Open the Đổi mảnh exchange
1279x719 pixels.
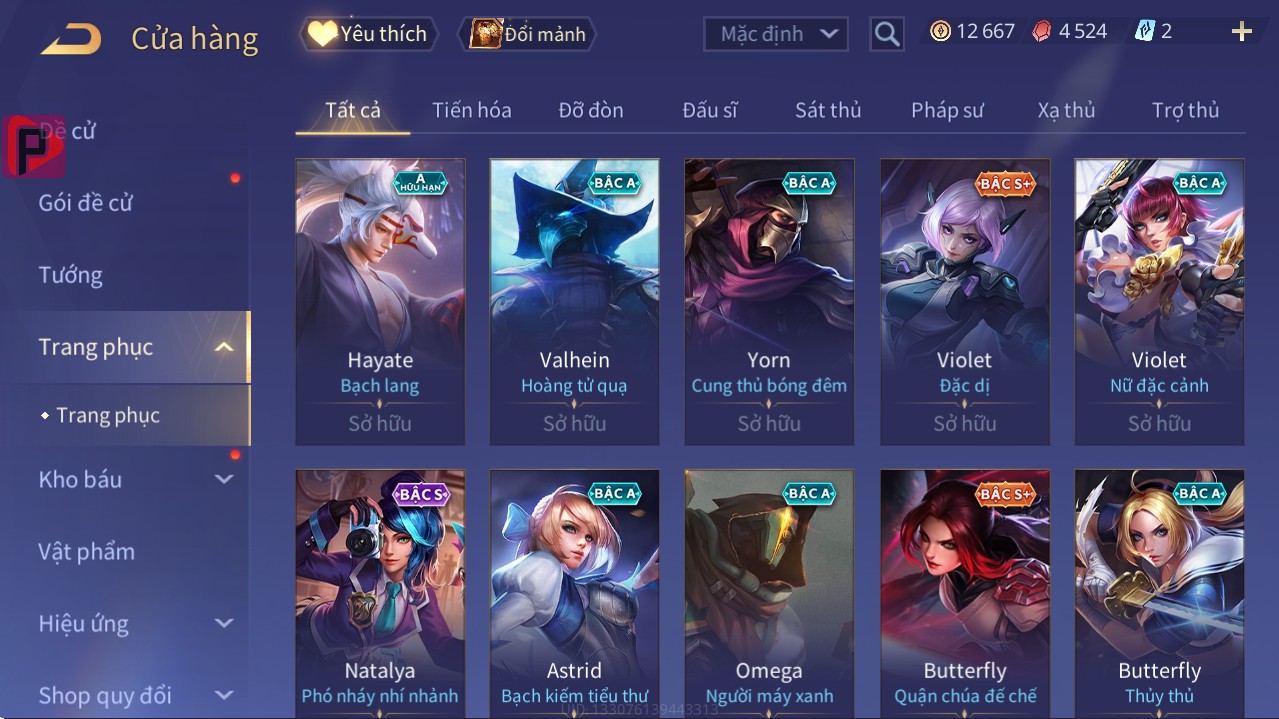(528, 34)
